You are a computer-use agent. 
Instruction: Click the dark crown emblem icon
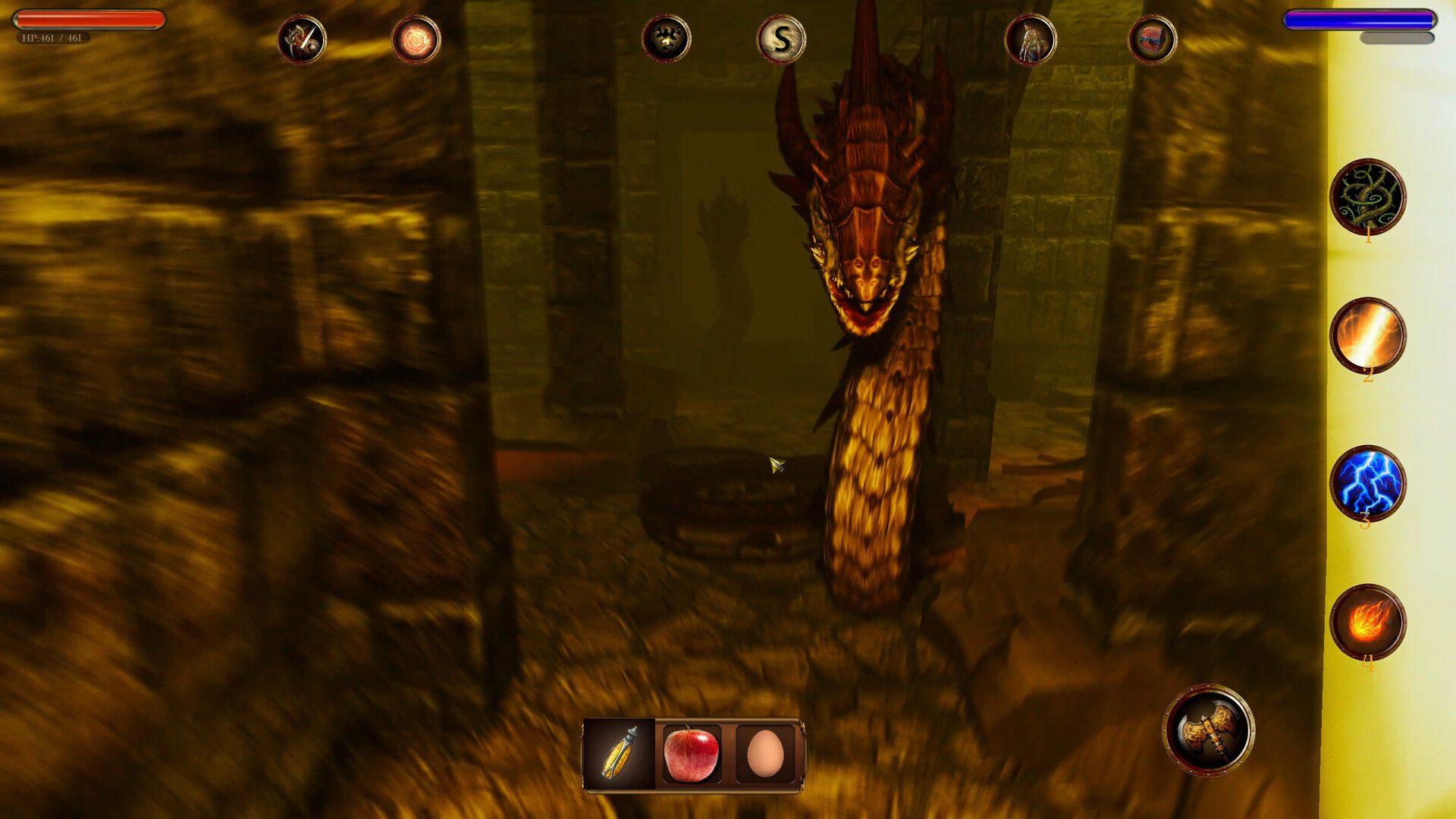coord(666,39)
